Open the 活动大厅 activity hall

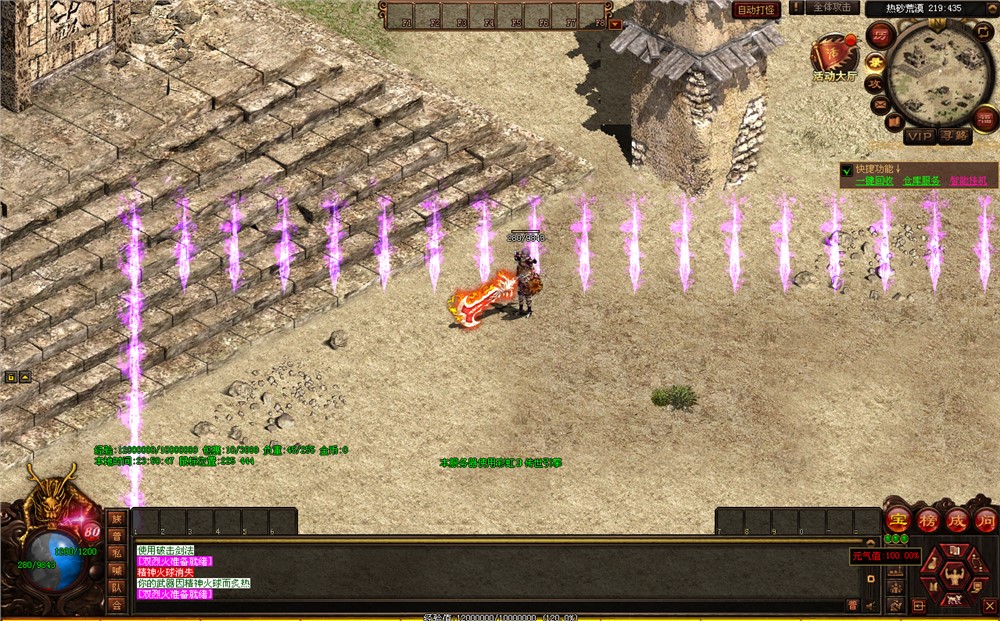pos(834,58)
